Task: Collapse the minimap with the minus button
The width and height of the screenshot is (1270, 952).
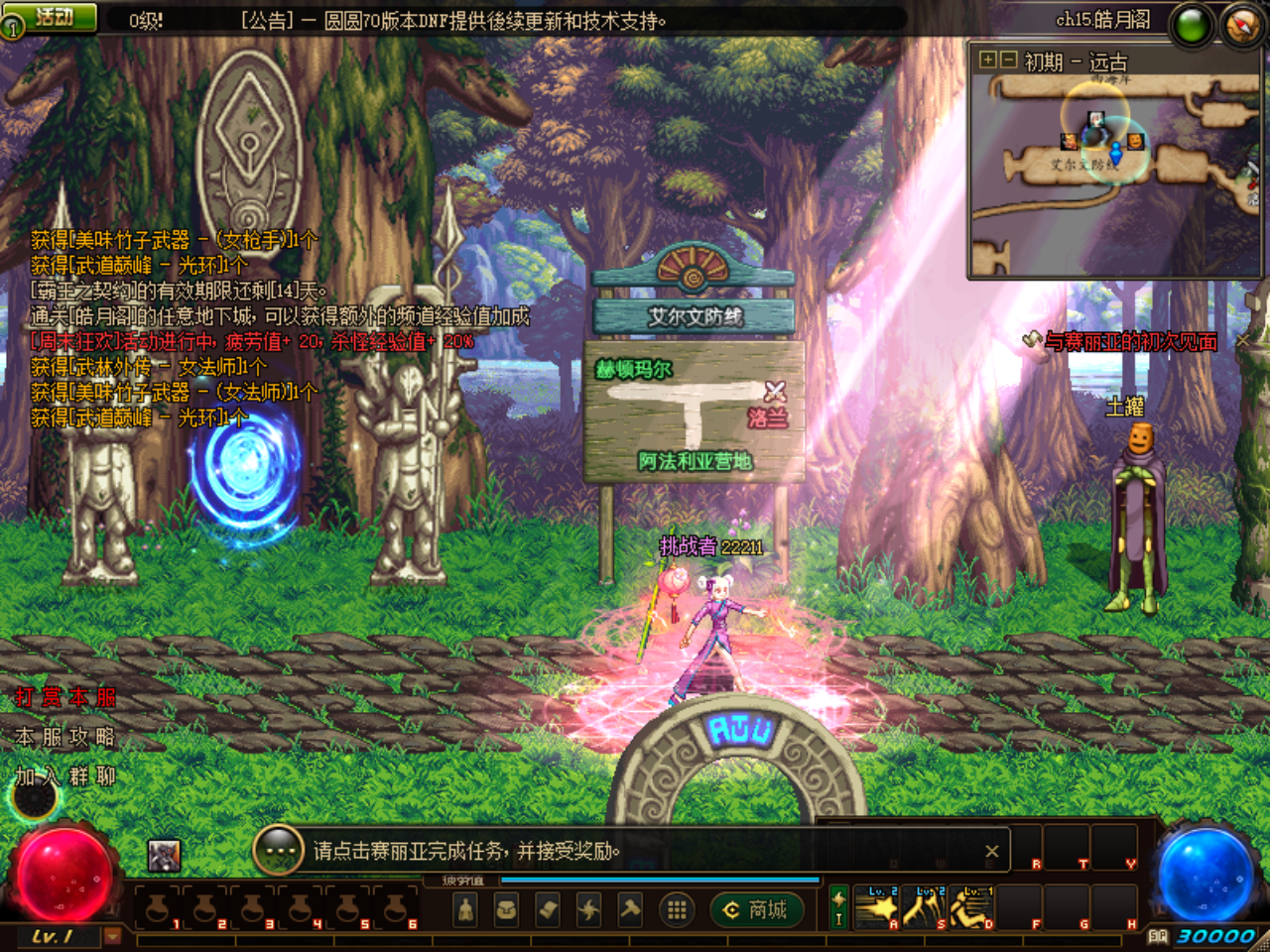Action: coord(1007,59)
